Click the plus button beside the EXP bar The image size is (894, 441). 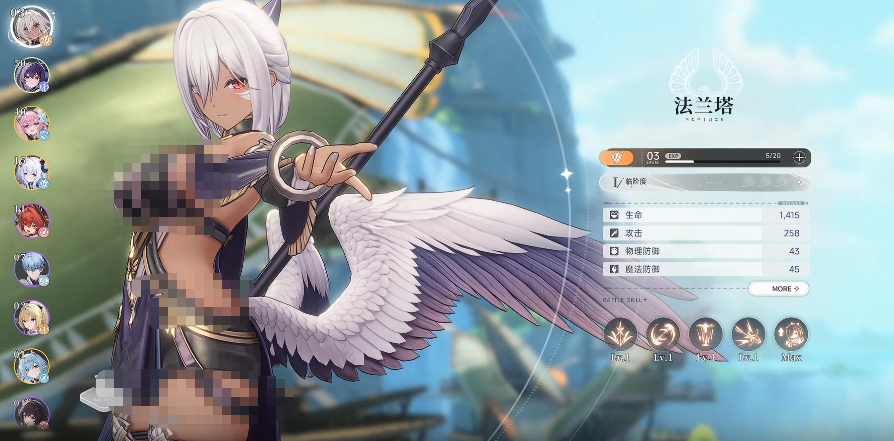[799, 157]
